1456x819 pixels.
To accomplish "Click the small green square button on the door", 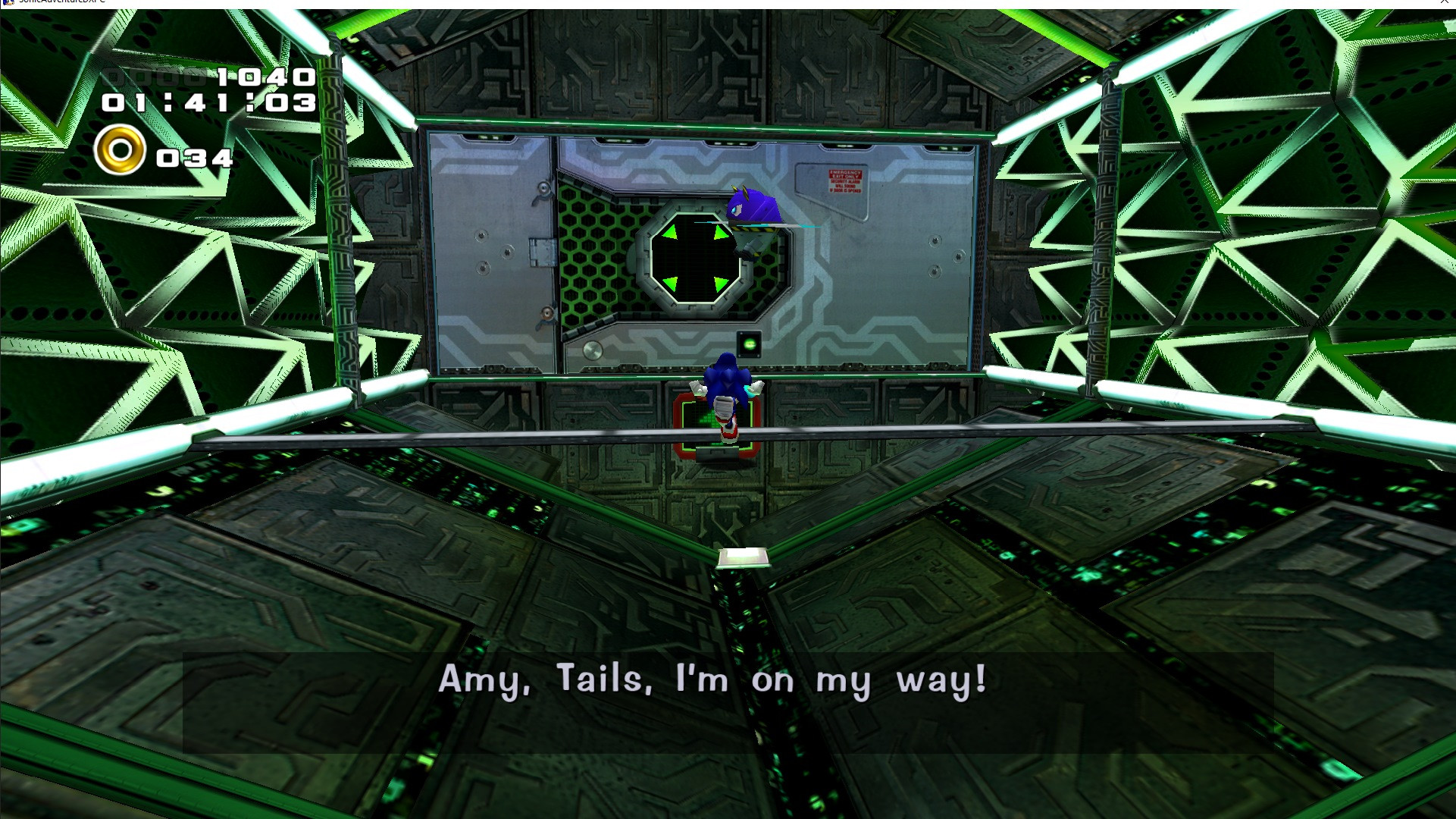I will (x=749, y=344).
